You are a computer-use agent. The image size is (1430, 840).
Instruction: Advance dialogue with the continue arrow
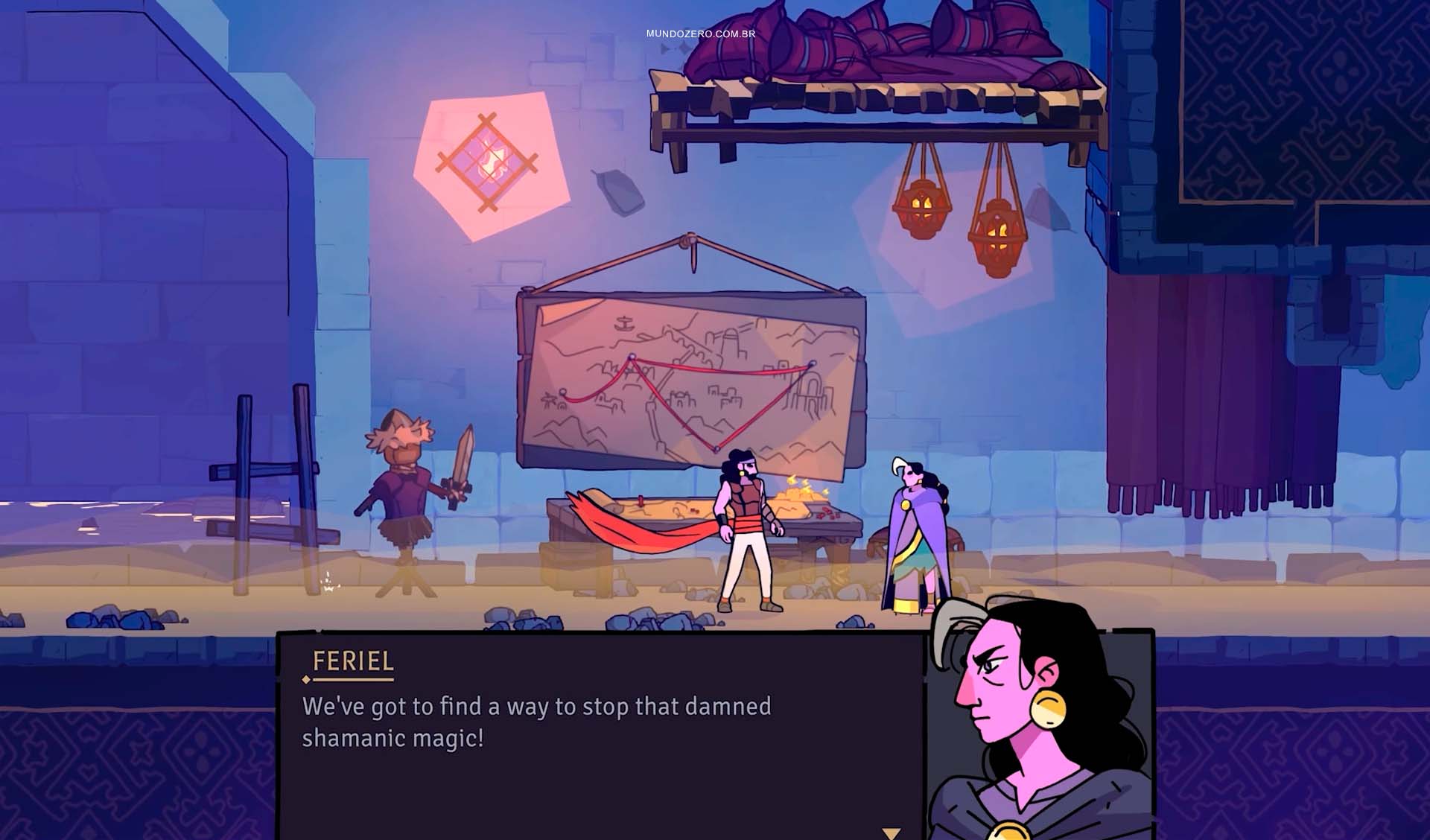point(891,833)
